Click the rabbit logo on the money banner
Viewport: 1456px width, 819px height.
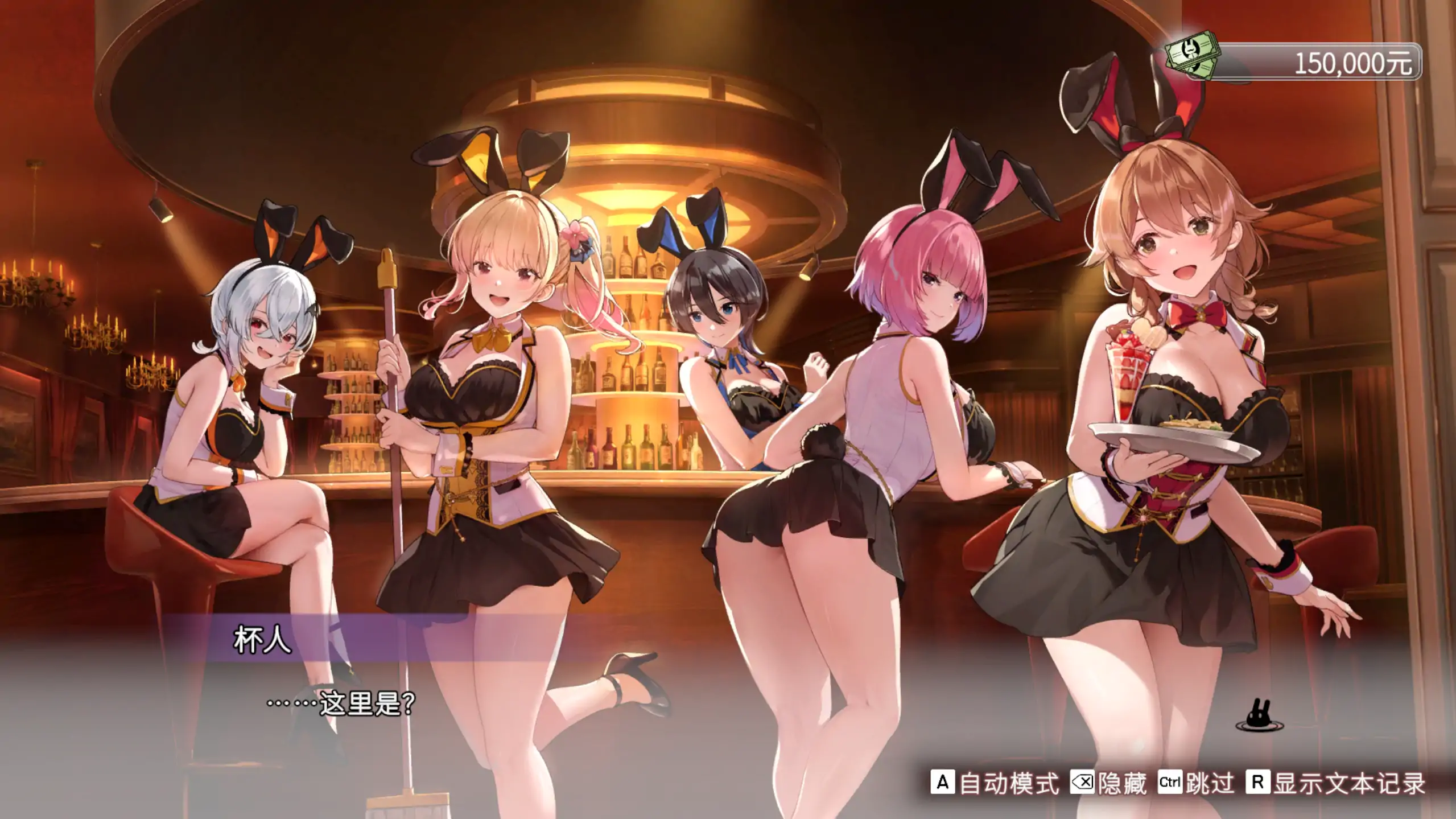click(x=1190, y=50)
